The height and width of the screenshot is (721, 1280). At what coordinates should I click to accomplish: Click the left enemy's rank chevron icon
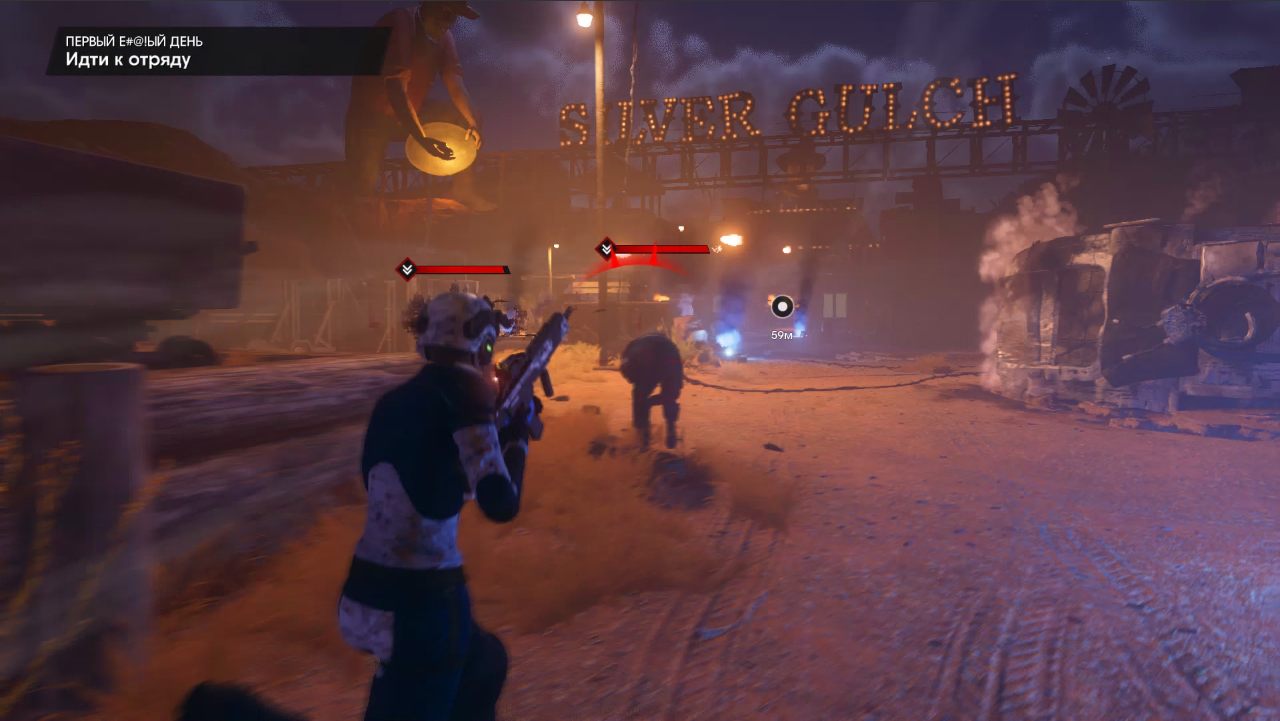(x=406, y=268)
